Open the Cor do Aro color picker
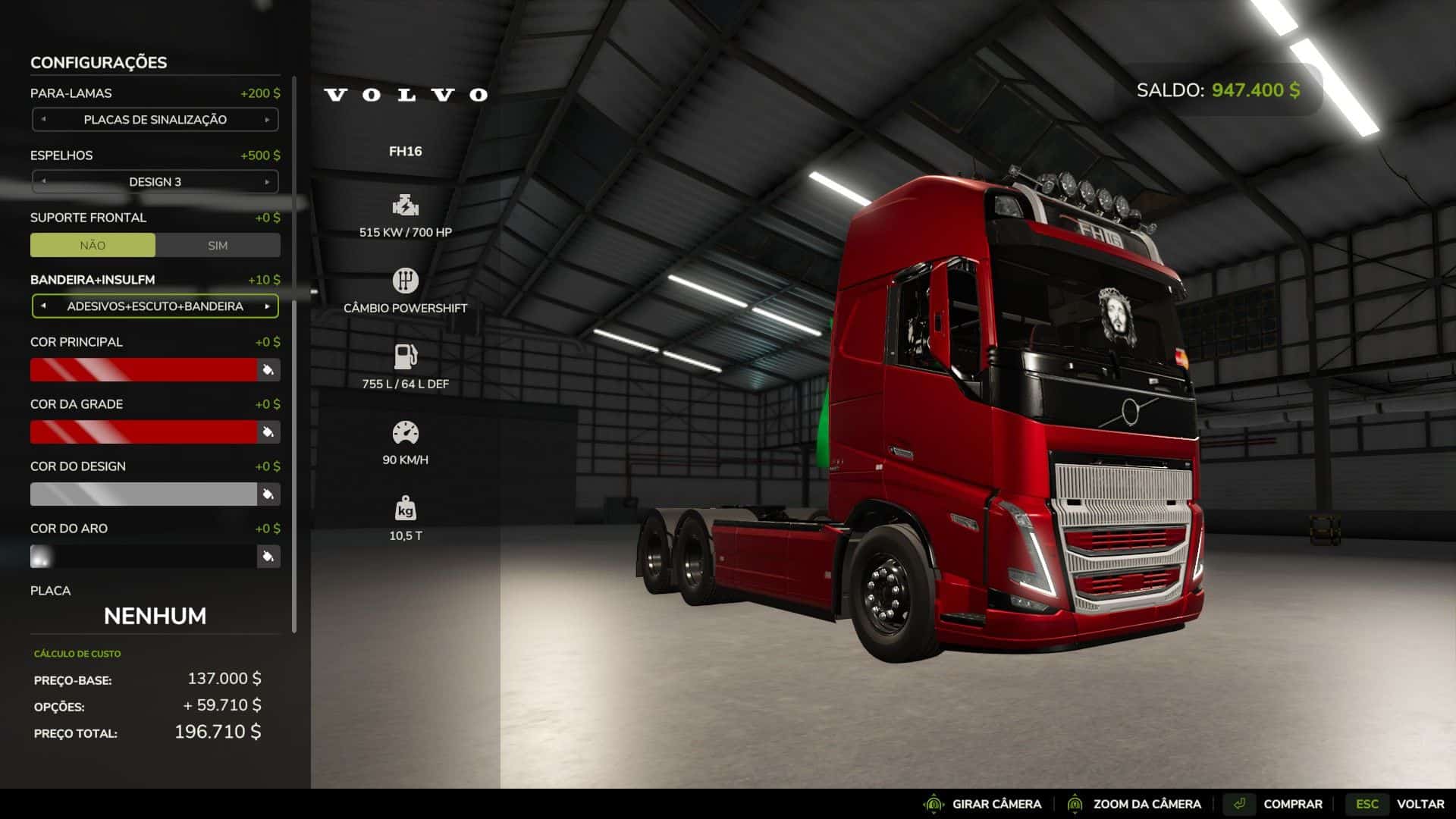Image resolution: width=1456 pixels, height=819 pixels. (268, 557)
